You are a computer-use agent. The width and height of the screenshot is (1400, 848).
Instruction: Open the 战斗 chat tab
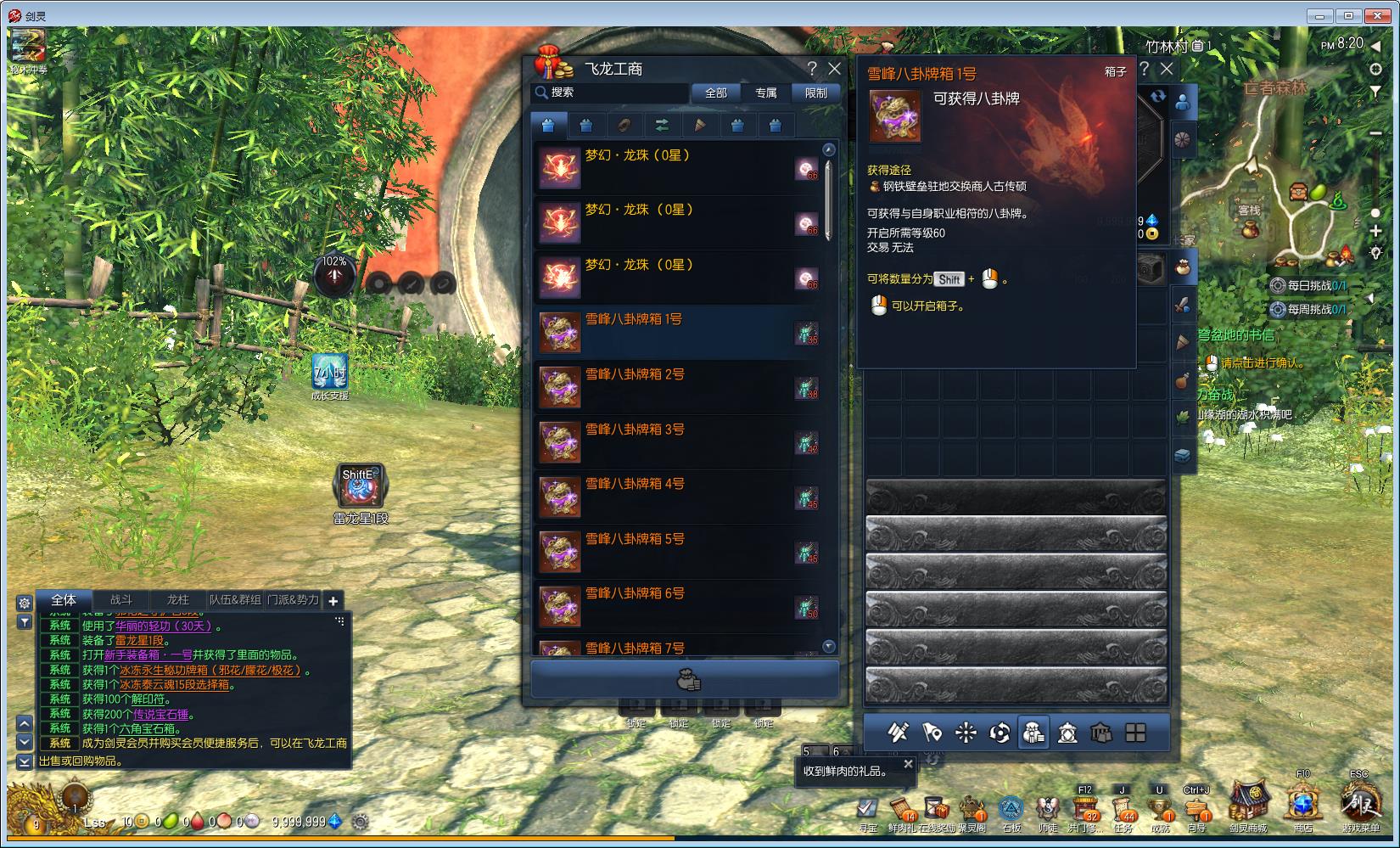tap(121, 600)
